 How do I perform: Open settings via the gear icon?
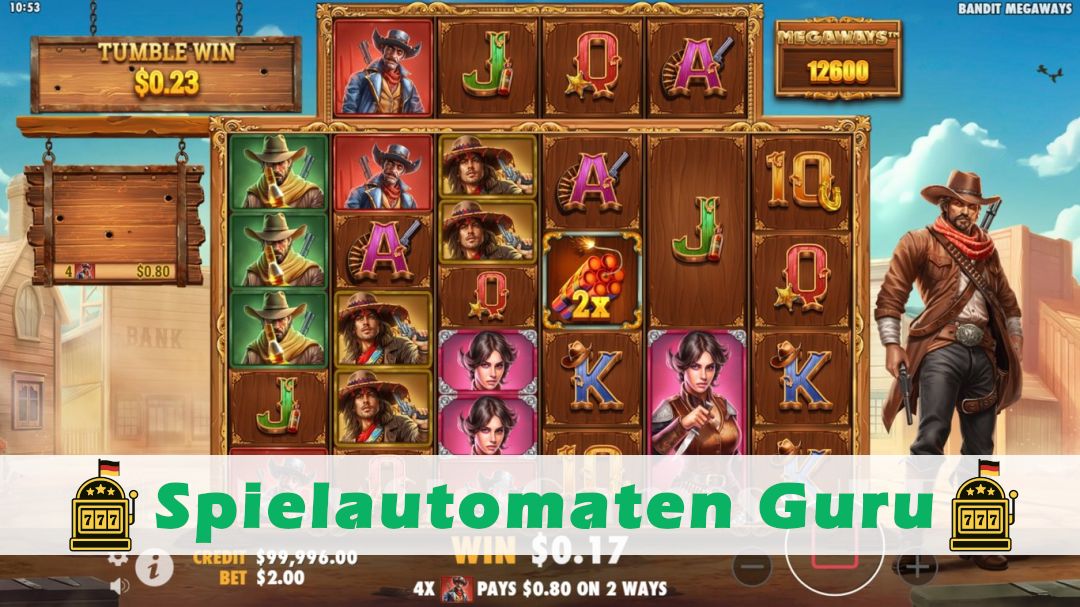(x=118, y=559)
